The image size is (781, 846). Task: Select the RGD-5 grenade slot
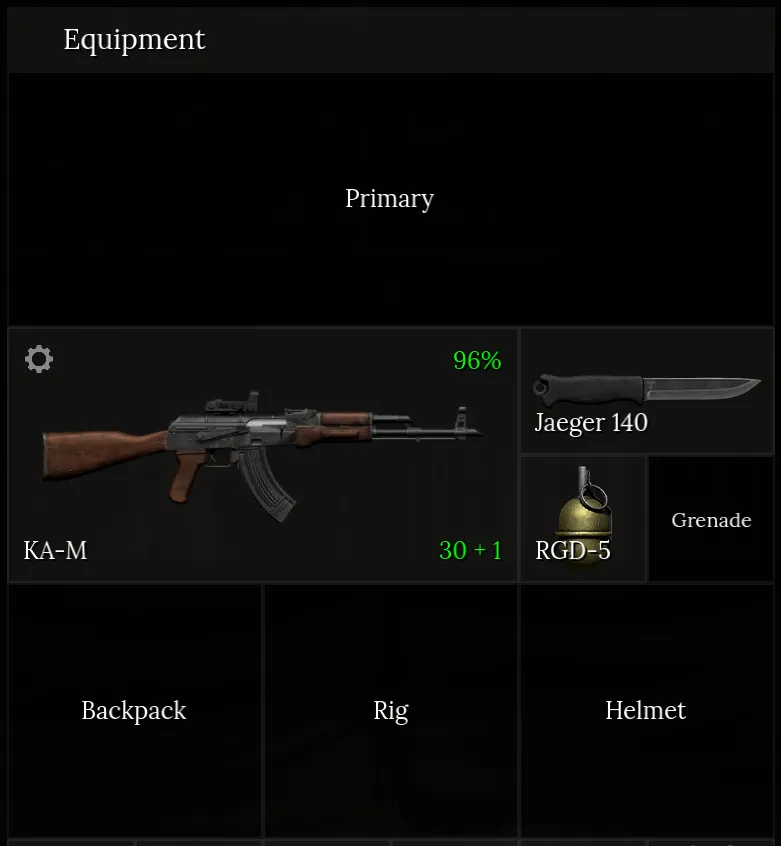(x=583, y=519)
